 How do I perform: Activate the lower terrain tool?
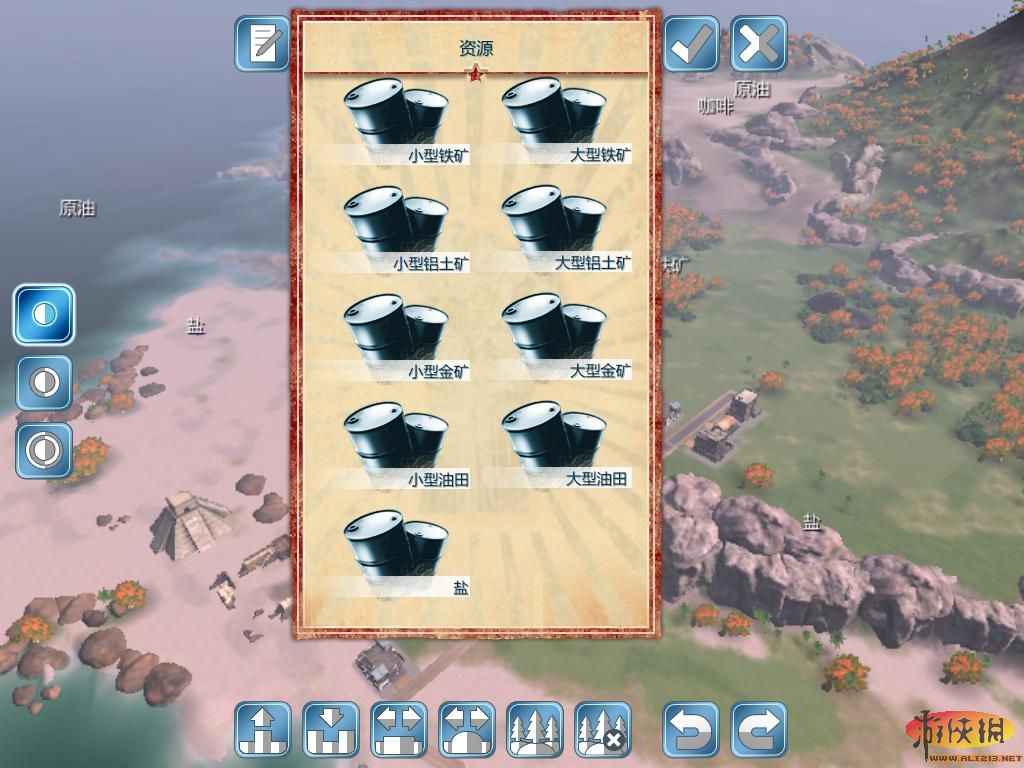331,729
